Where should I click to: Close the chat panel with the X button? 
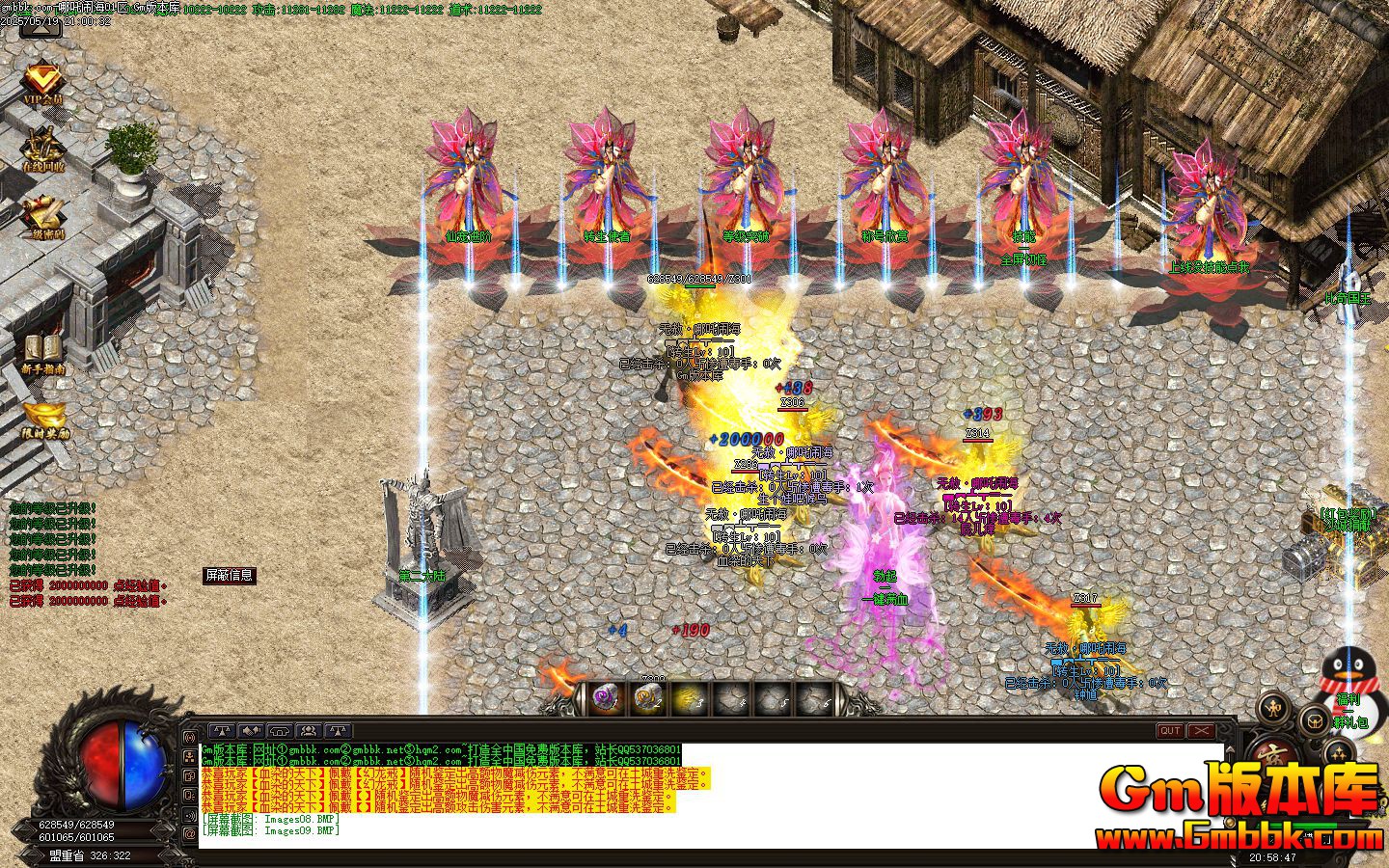coord(1200,731)
